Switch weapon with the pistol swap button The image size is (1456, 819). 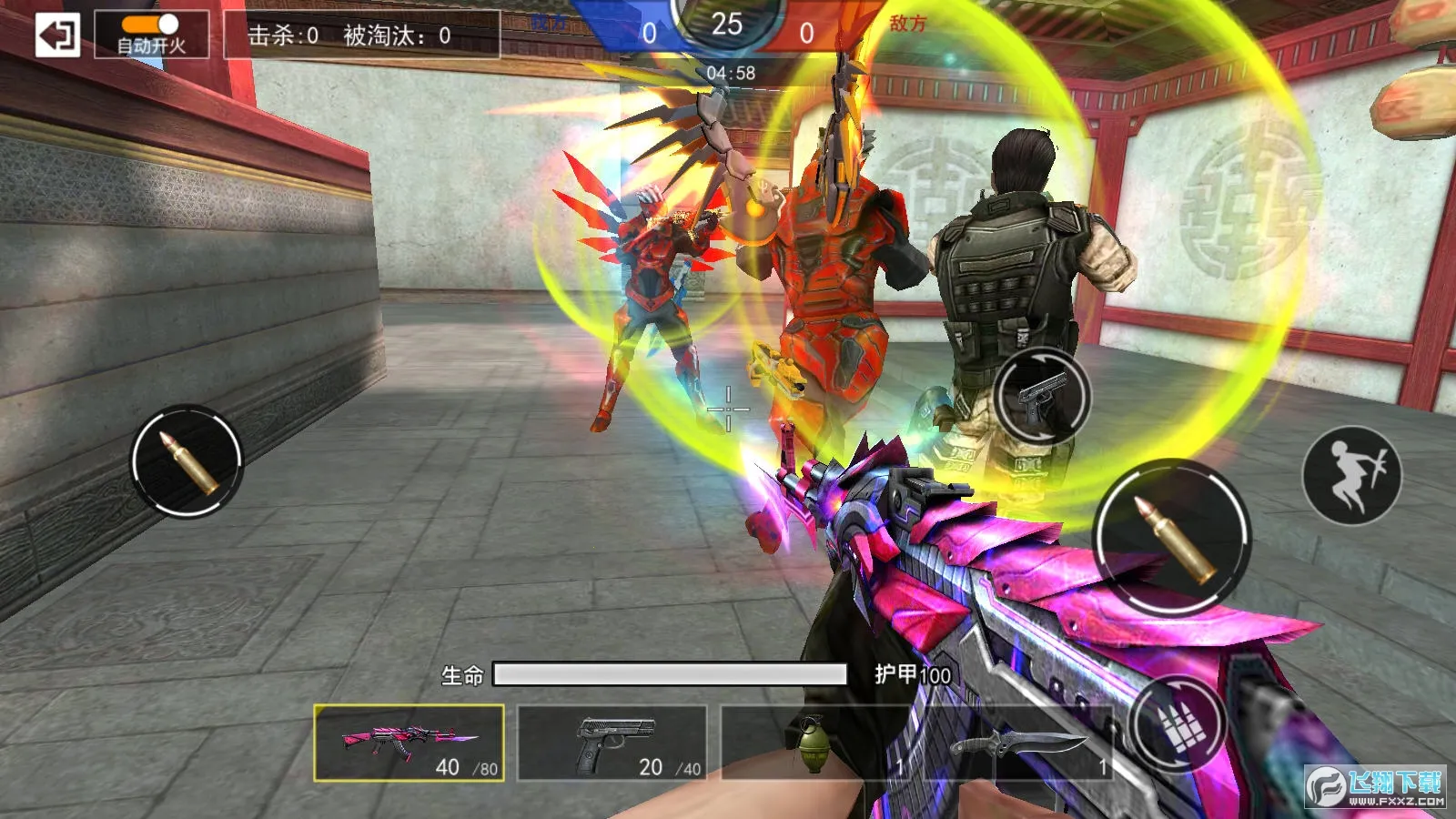click(x=1042, y=397)
